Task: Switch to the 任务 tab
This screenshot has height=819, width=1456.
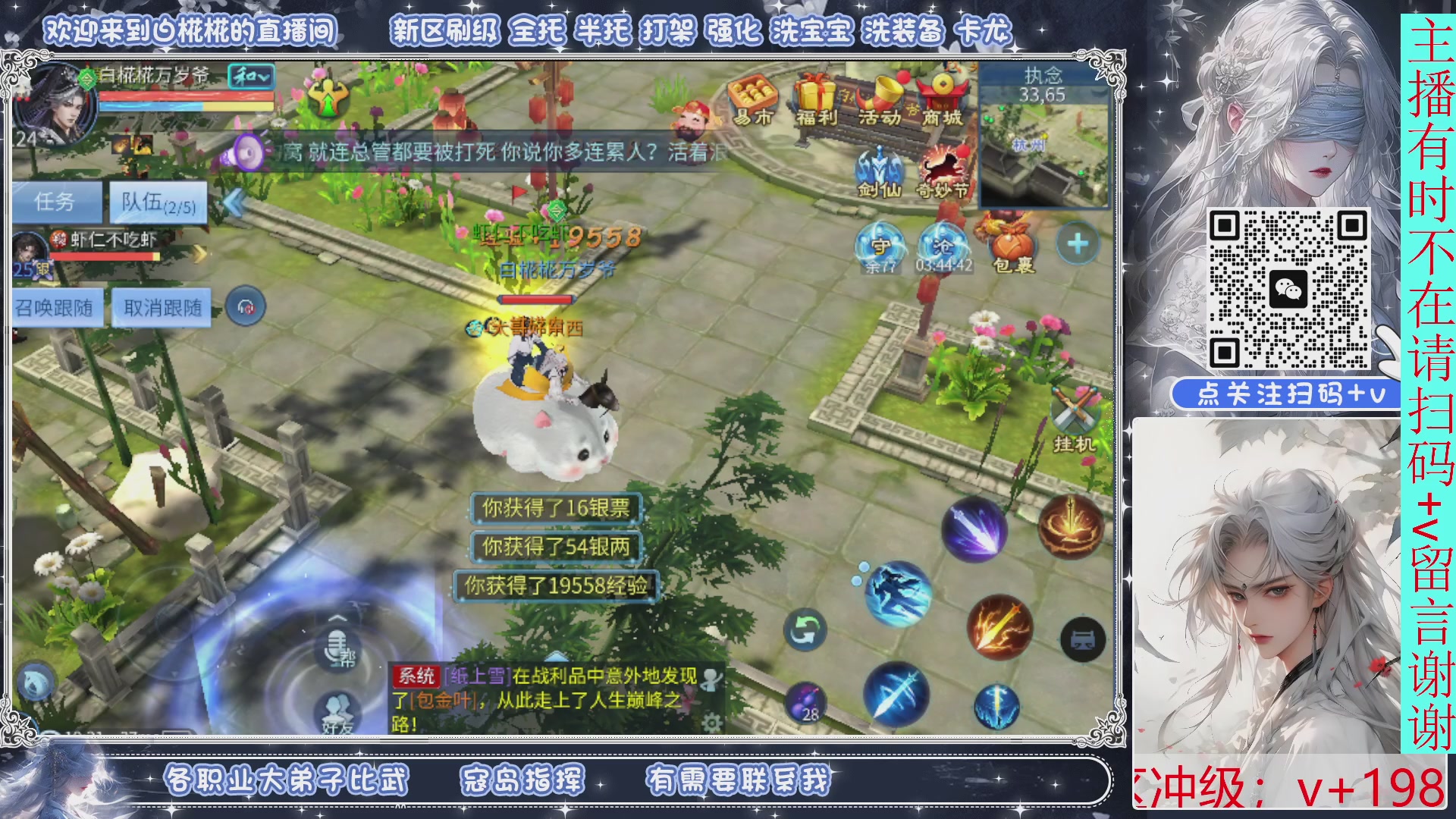Action: click(57, 202)
